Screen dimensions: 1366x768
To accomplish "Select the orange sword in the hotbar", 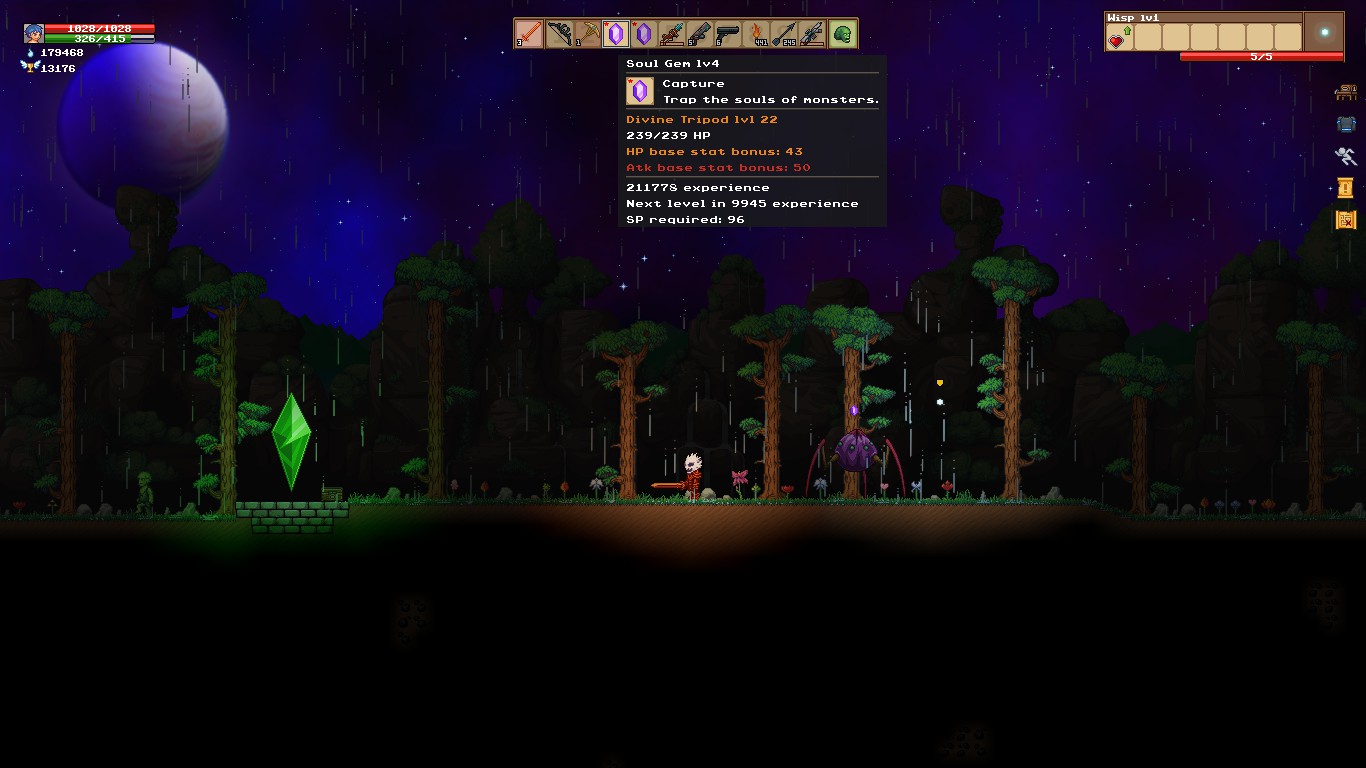I will click(527, 33).
